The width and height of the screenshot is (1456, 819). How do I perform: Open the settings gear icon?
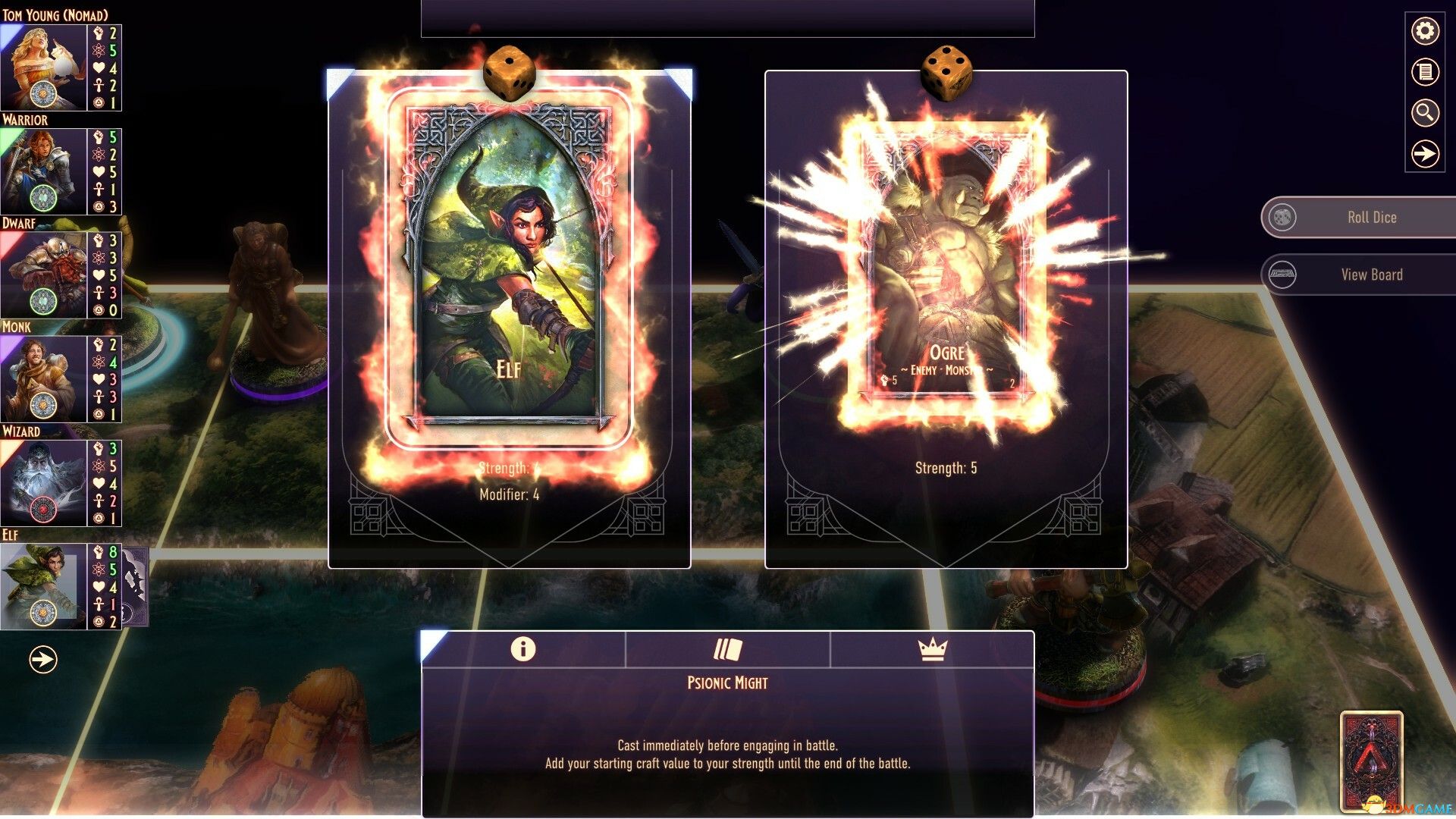pyautogui.click(x=1424, y=32)
